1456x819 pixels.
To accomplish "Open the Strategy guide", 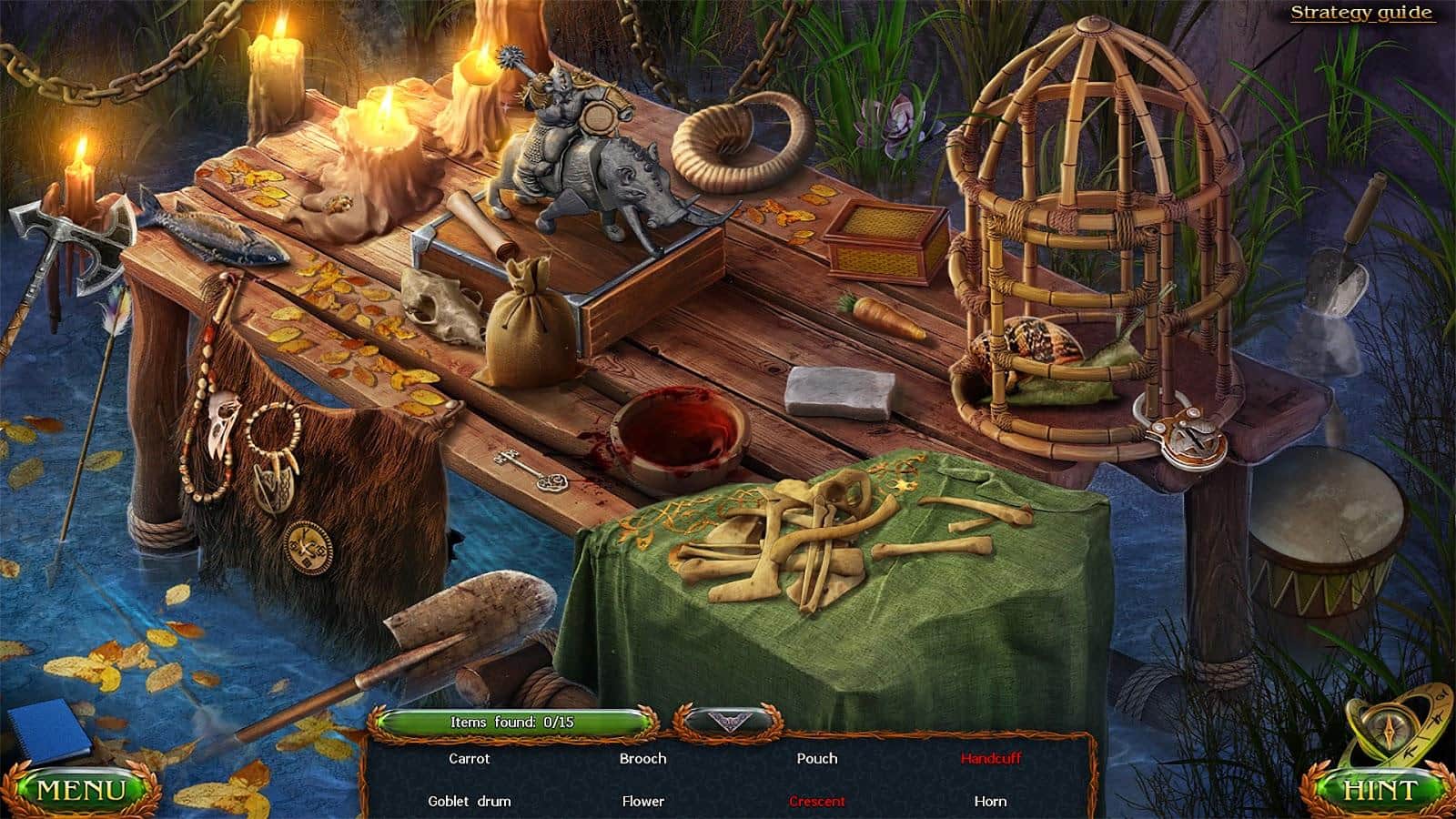I will coord(1359,14).
